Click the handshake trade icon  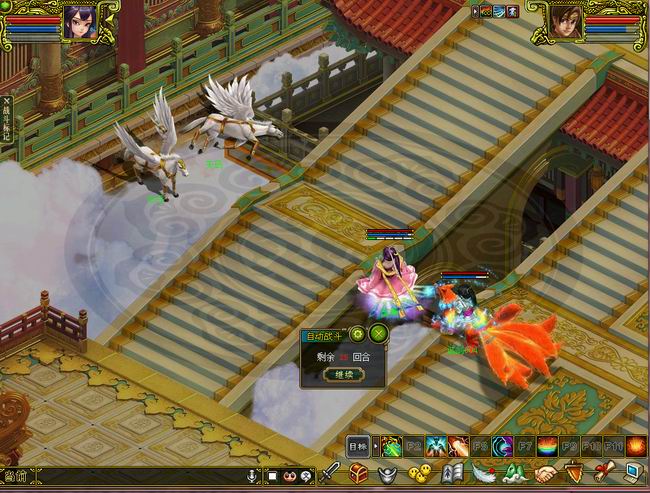click(x=545, y=474)
